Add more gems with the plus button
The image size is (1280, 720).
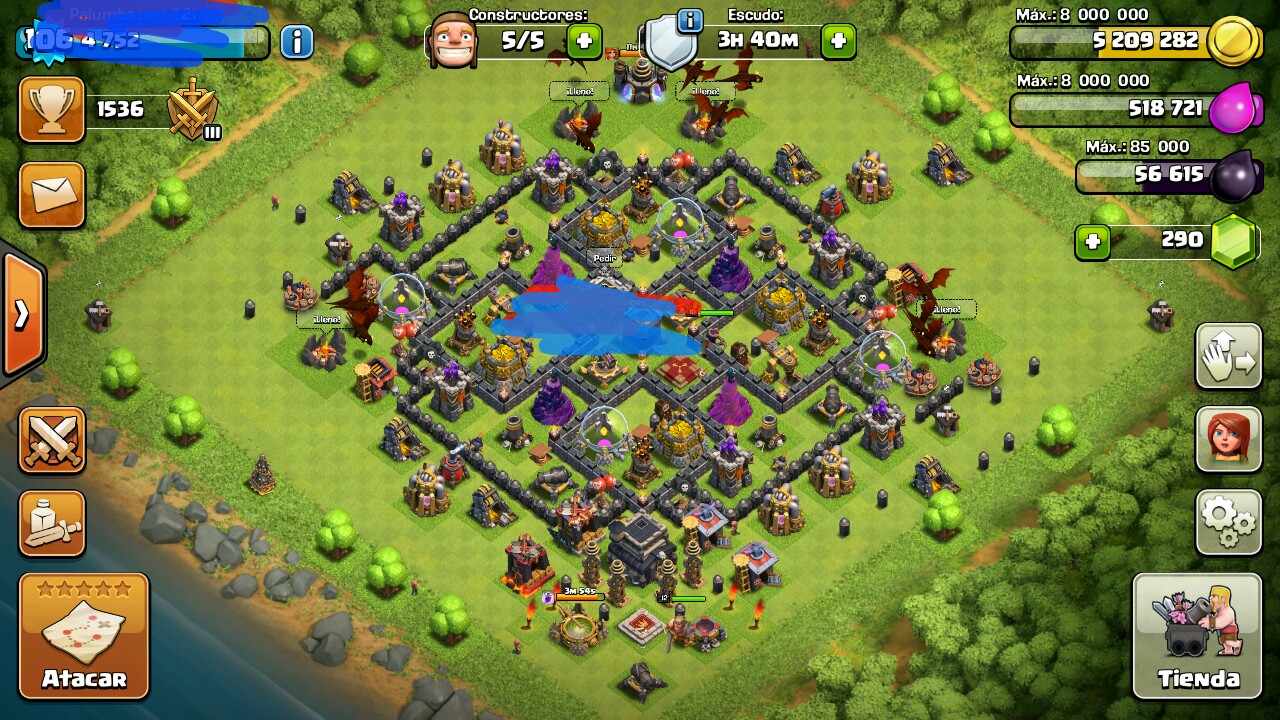point(1093,241)
